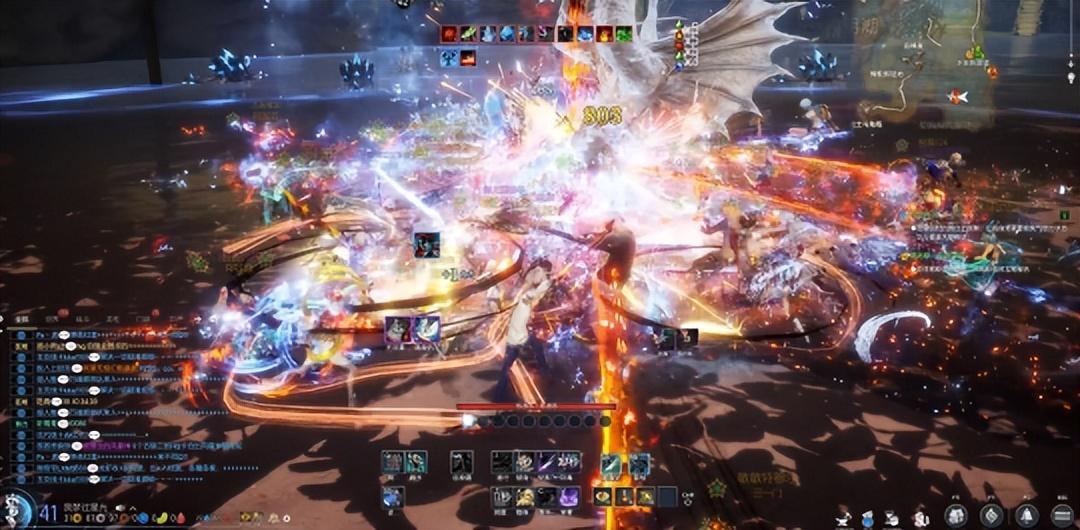
Task: Switch to the first chat channel tab
Action: coord(20,320)
